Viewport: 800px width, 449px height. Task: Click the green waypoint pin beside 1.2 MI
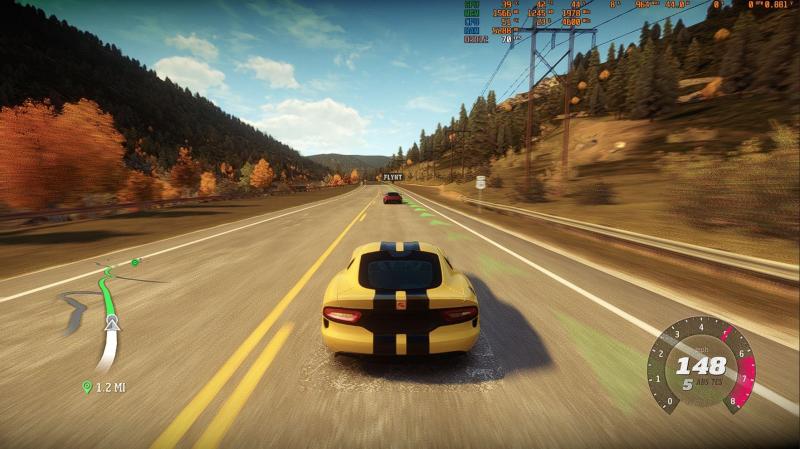(x=87, y=387)
